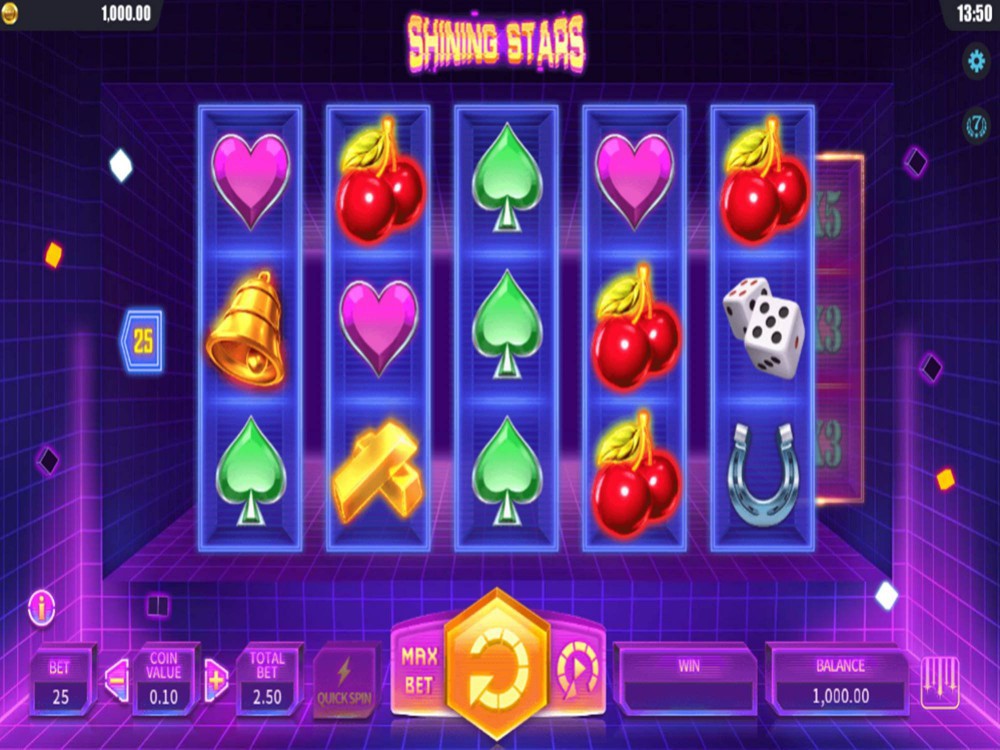Click the 25 paylines indicator tag

(142, 342)
